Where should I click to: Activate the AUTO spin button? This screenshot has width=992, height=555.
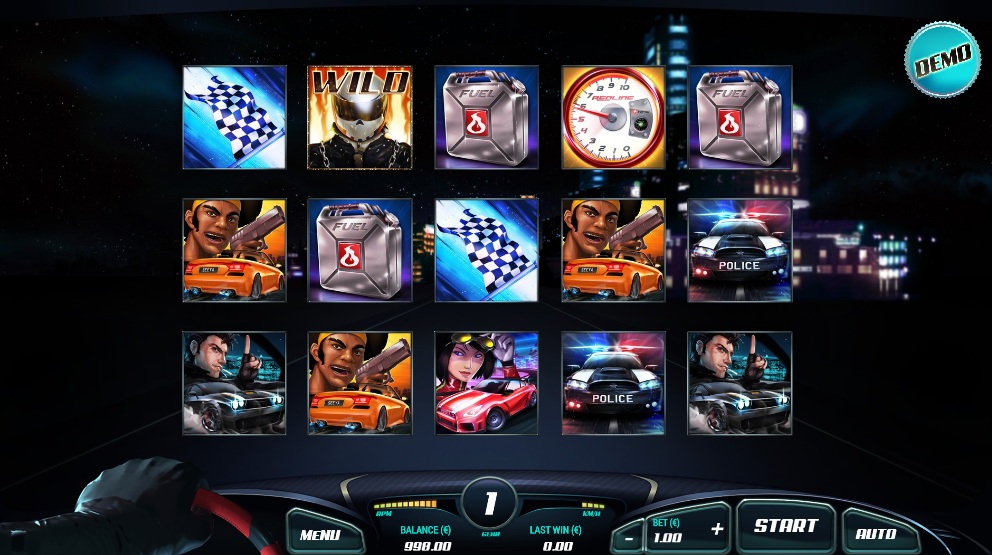[x=876, y=533]
